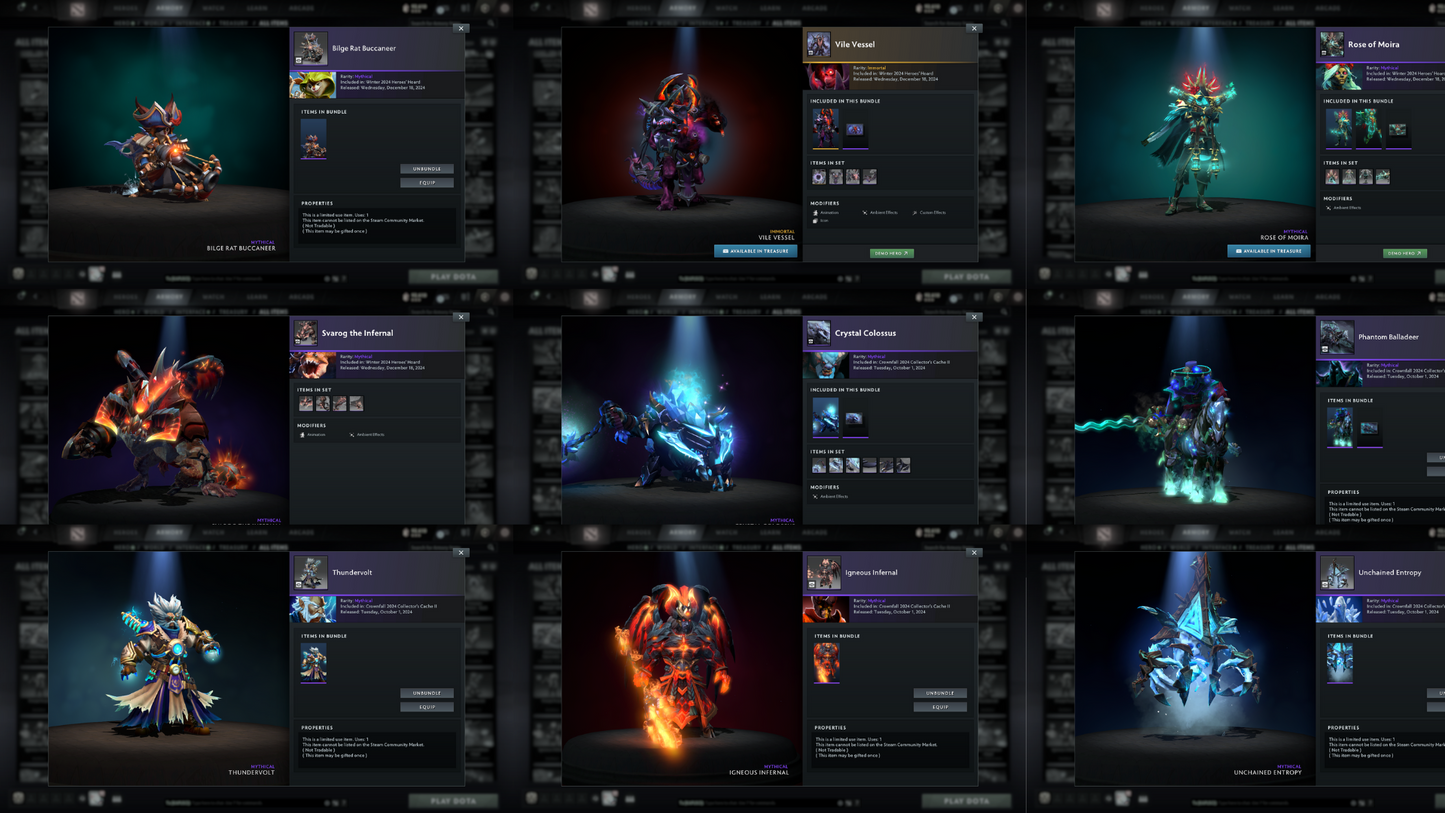The width and height of the screenshot is (1445, 813).
Task: Close the Svarog the Infernal panel
Action: pyautogui.click(x=461, y=317)
